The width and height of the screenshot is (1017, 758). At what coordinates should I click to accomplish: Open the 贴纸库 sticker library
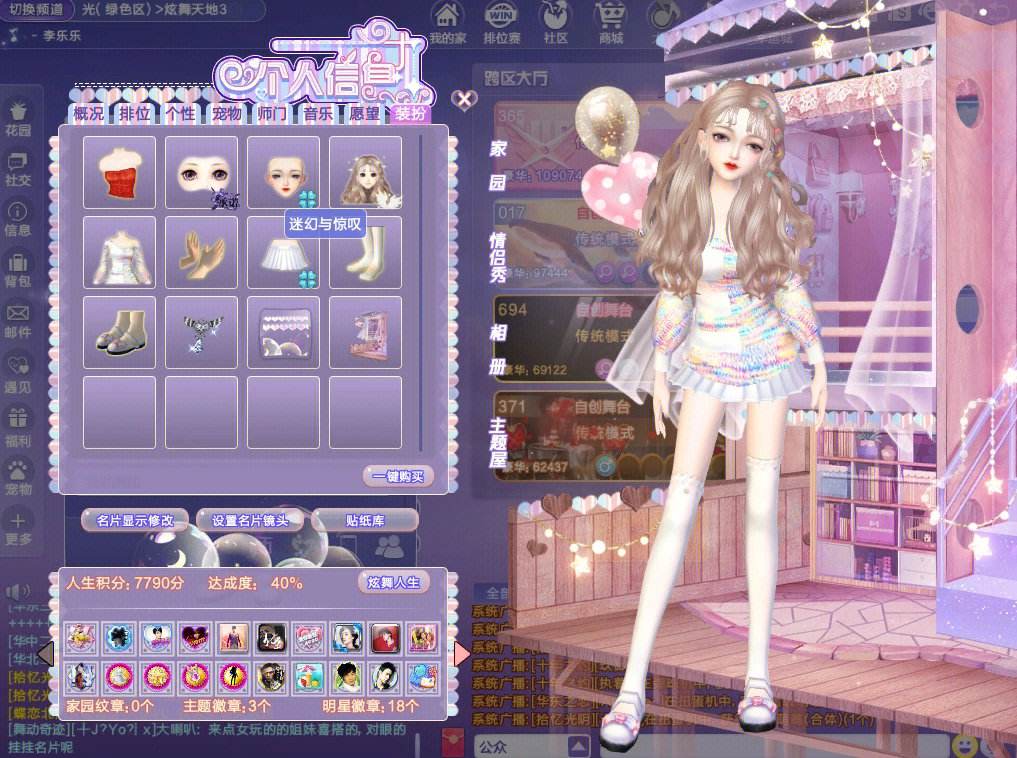364,520
